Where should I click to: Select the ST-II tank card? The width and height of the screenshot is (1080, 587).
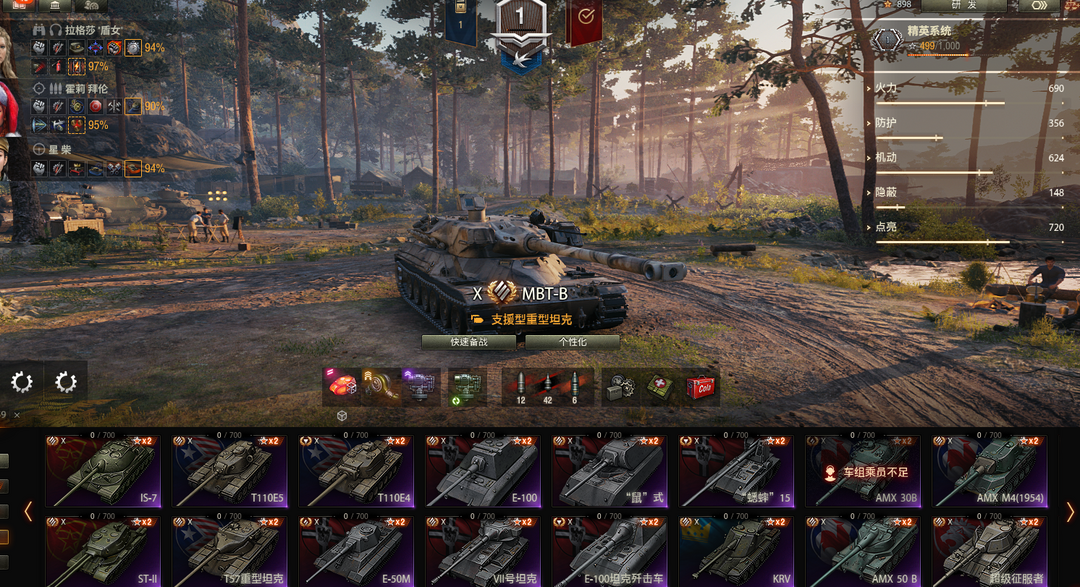point(102,551)
